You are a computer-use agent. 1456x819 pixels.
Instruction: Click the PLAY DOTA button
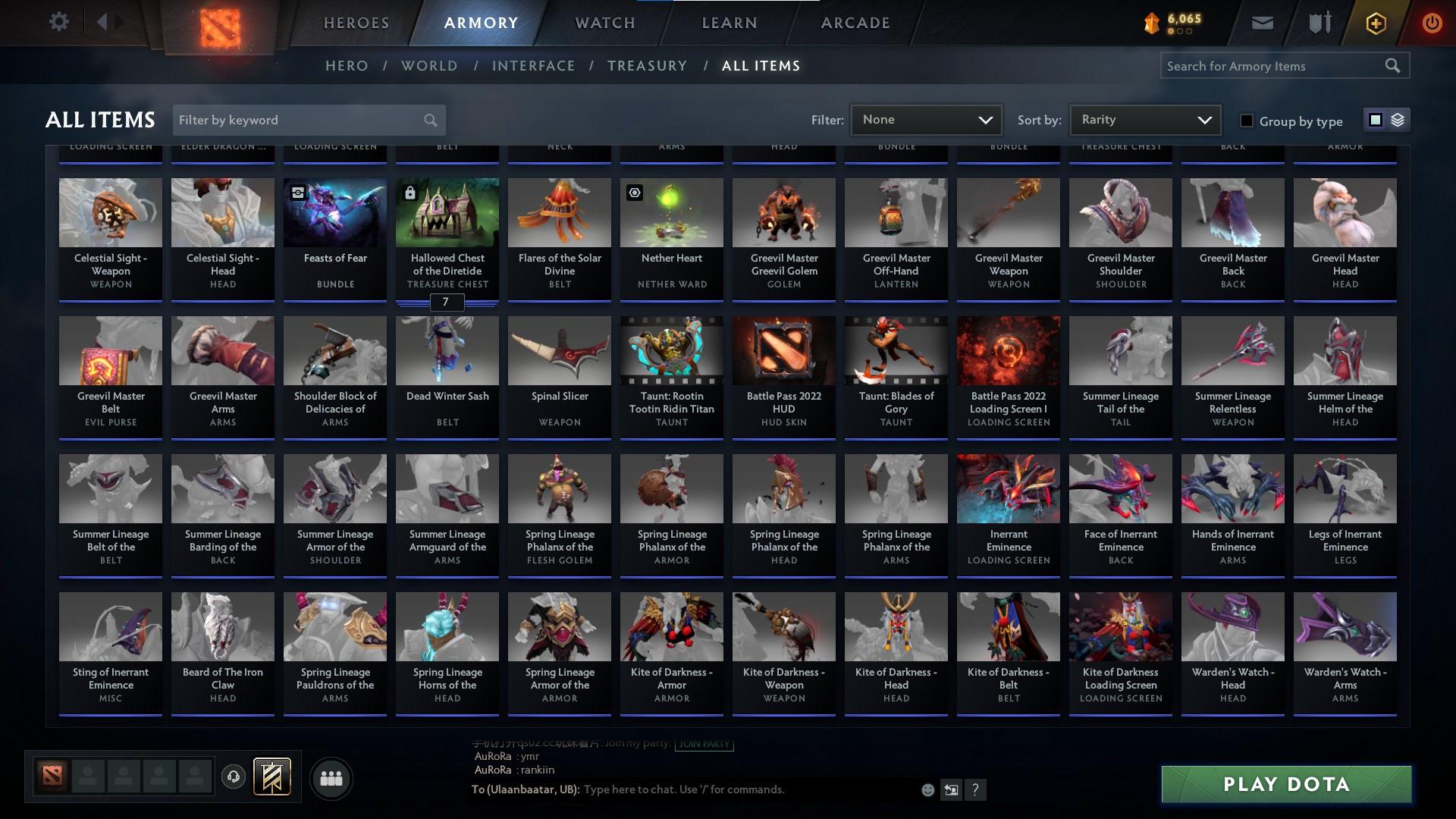[x=1285, y=784]
